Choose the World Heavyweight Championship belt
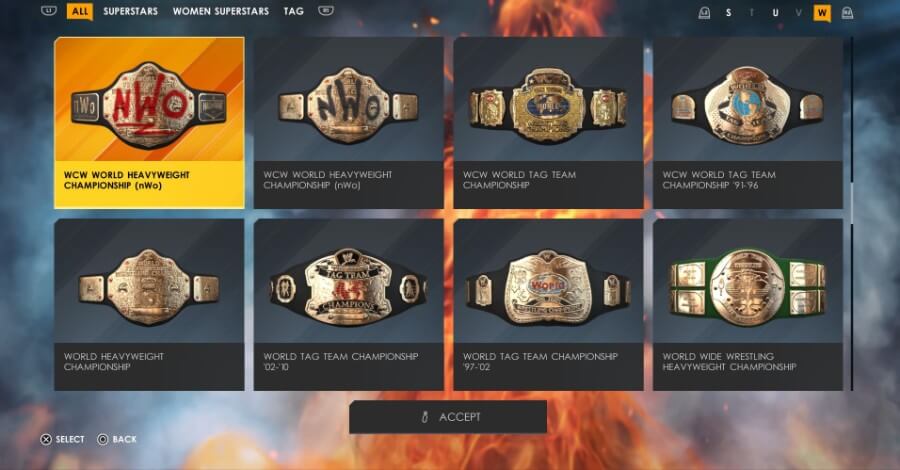The image size is (900, 470). [149, 304]
